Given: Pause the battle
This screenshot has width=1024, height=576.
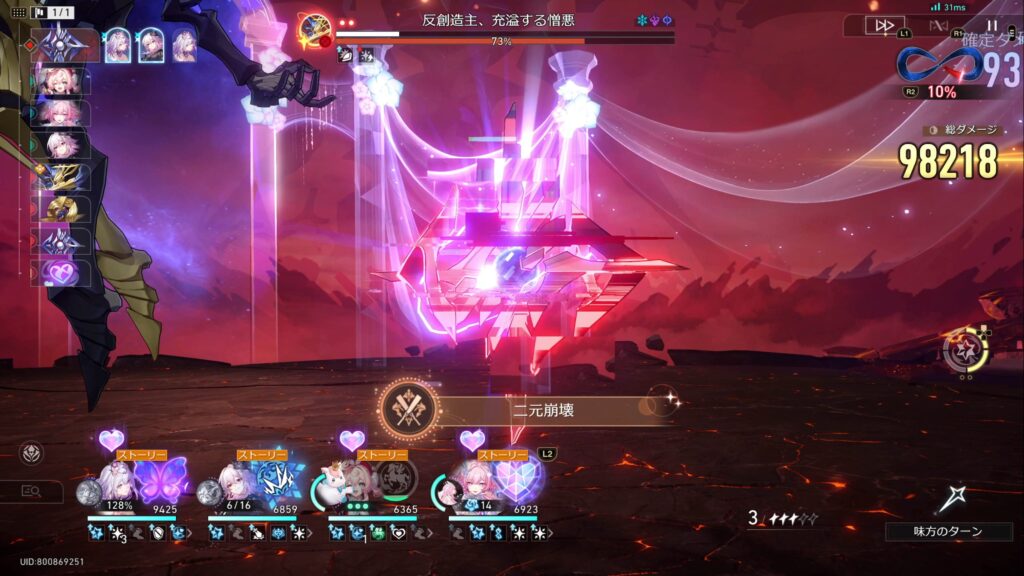Looking at the screenshot, I should [992, 26].
